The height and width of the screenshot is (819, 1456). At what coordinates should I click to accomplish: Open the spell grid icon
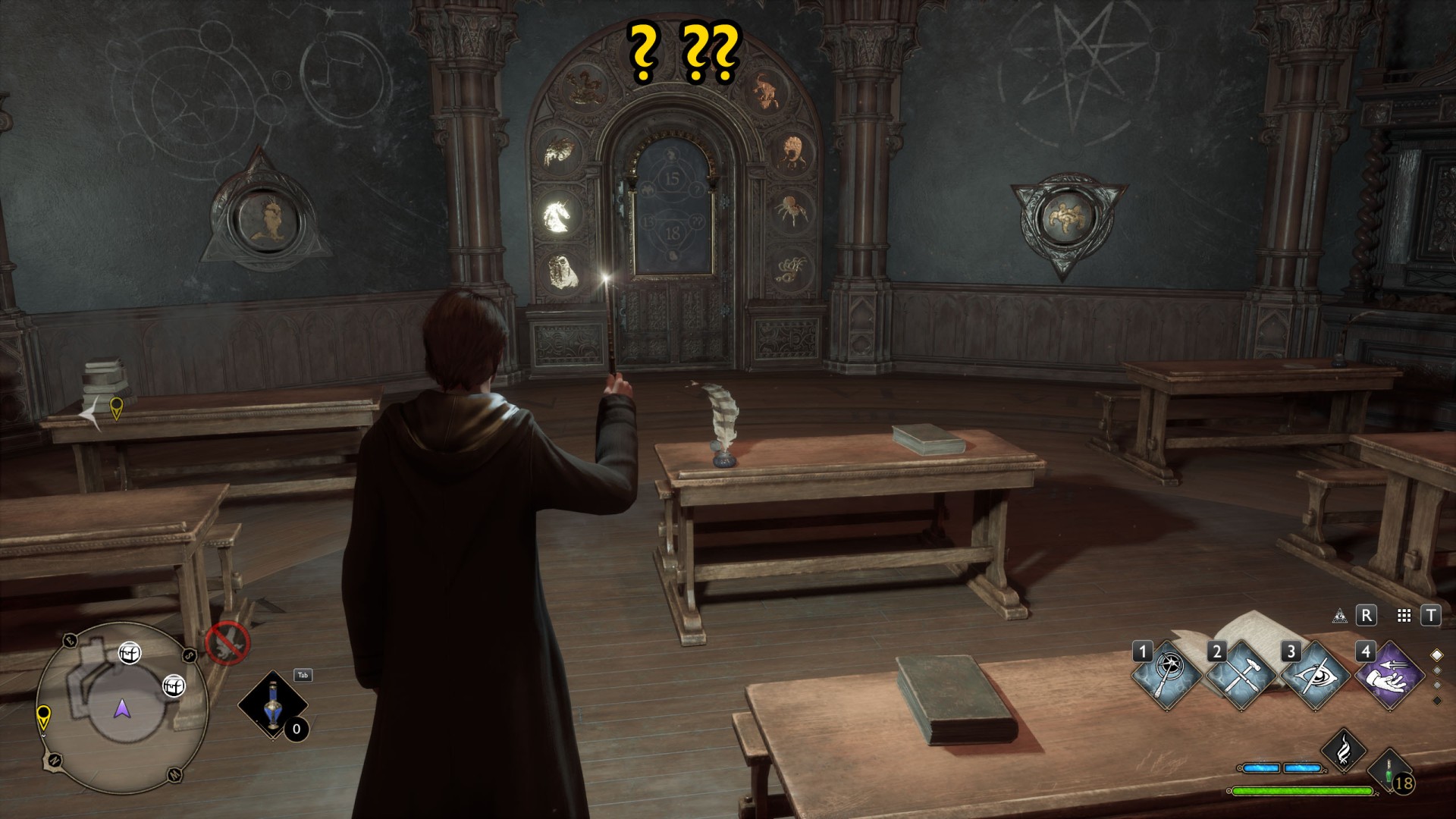tap(1404, 616)
